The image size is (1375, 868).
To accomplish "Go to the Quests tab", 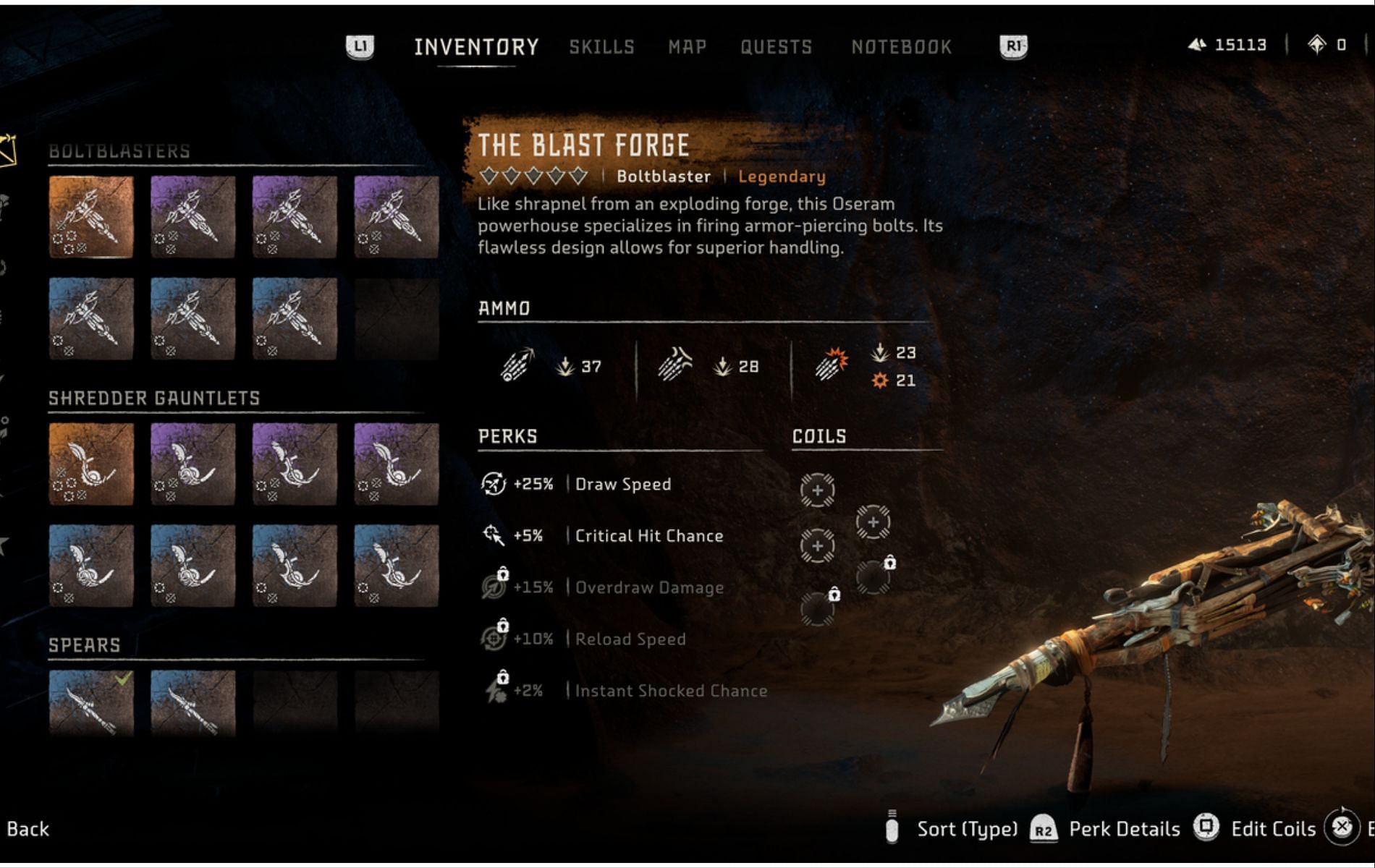I will click(x=776, y=47).
